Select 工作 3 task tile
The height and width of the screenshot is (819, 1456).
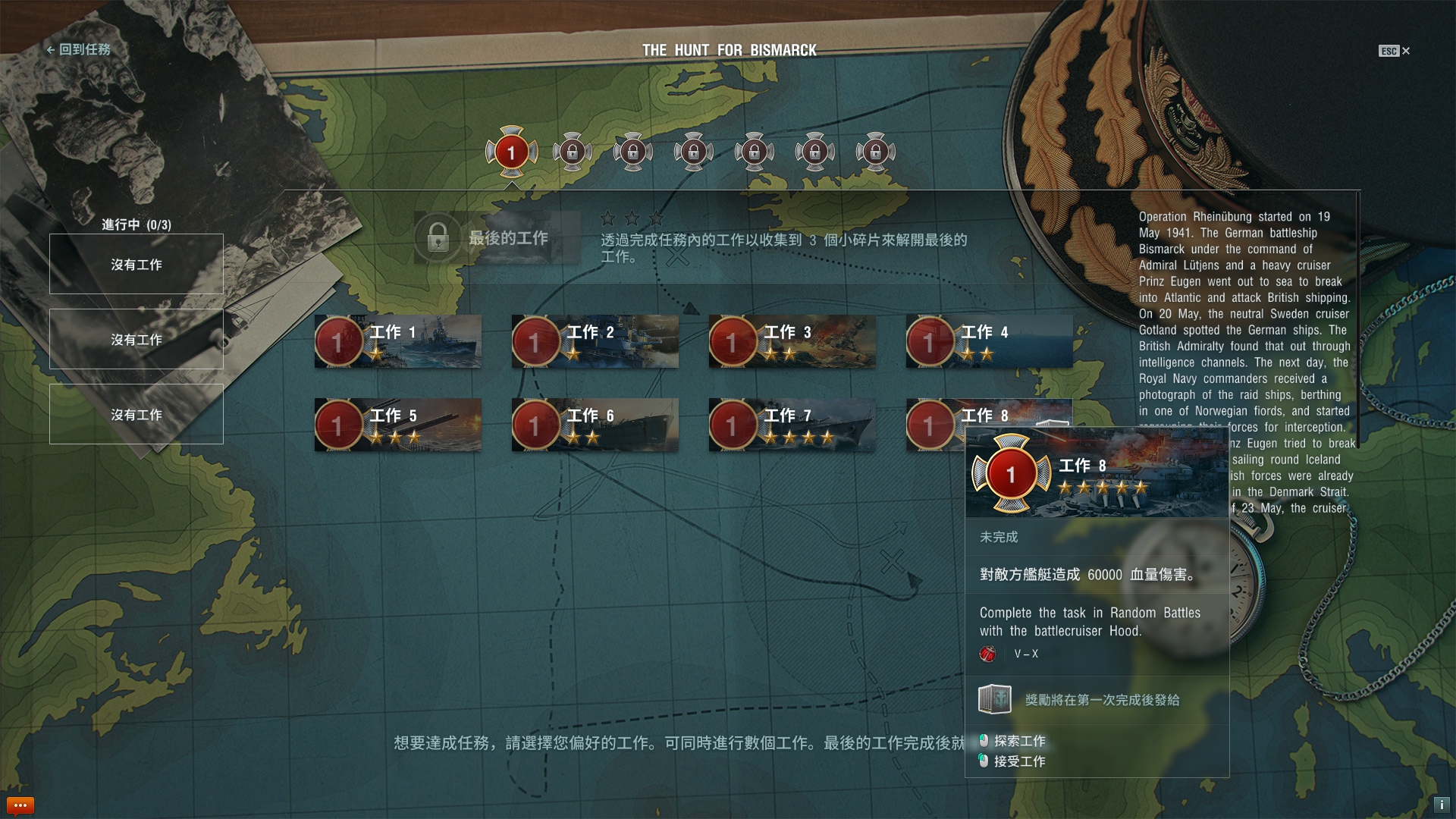792,342
